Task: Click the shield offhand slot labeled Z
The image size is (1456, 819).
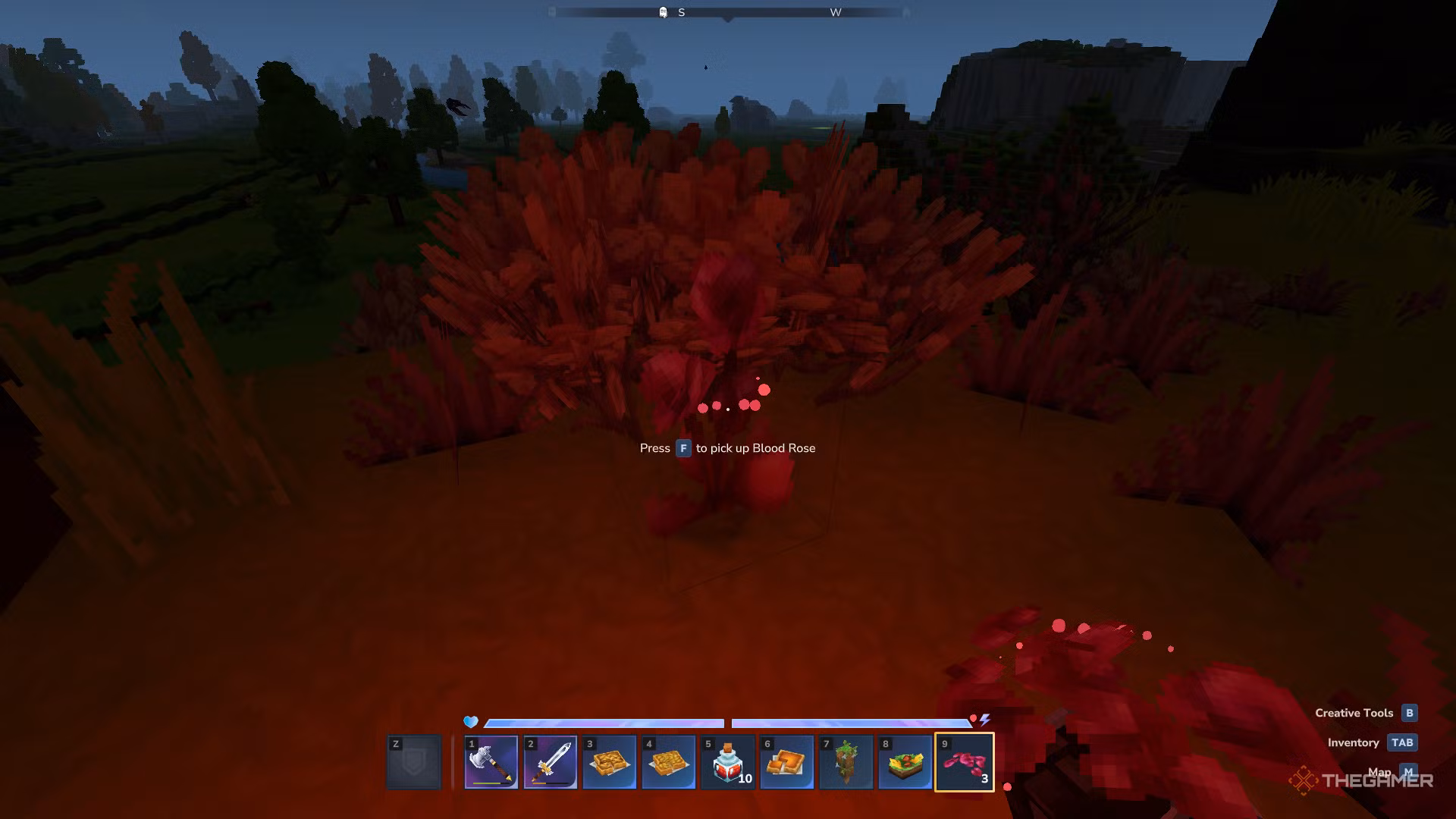Action: coord(414,762)
